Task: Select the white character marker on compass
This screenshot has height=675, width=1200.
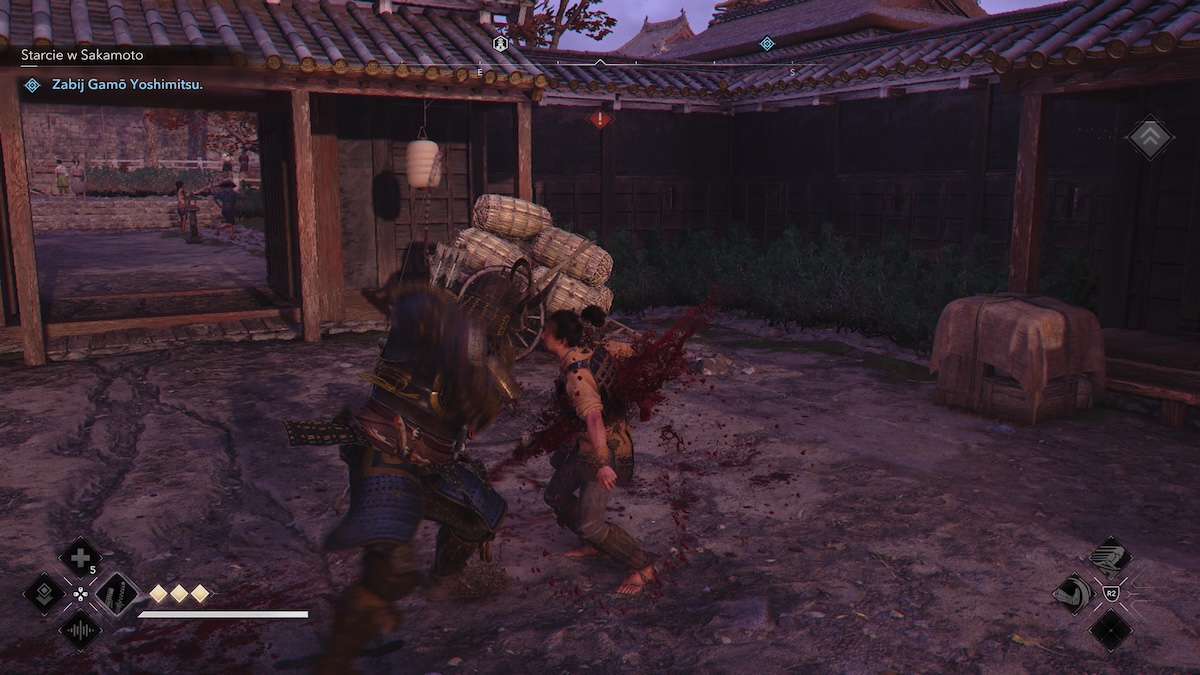Action: [500, 43]
